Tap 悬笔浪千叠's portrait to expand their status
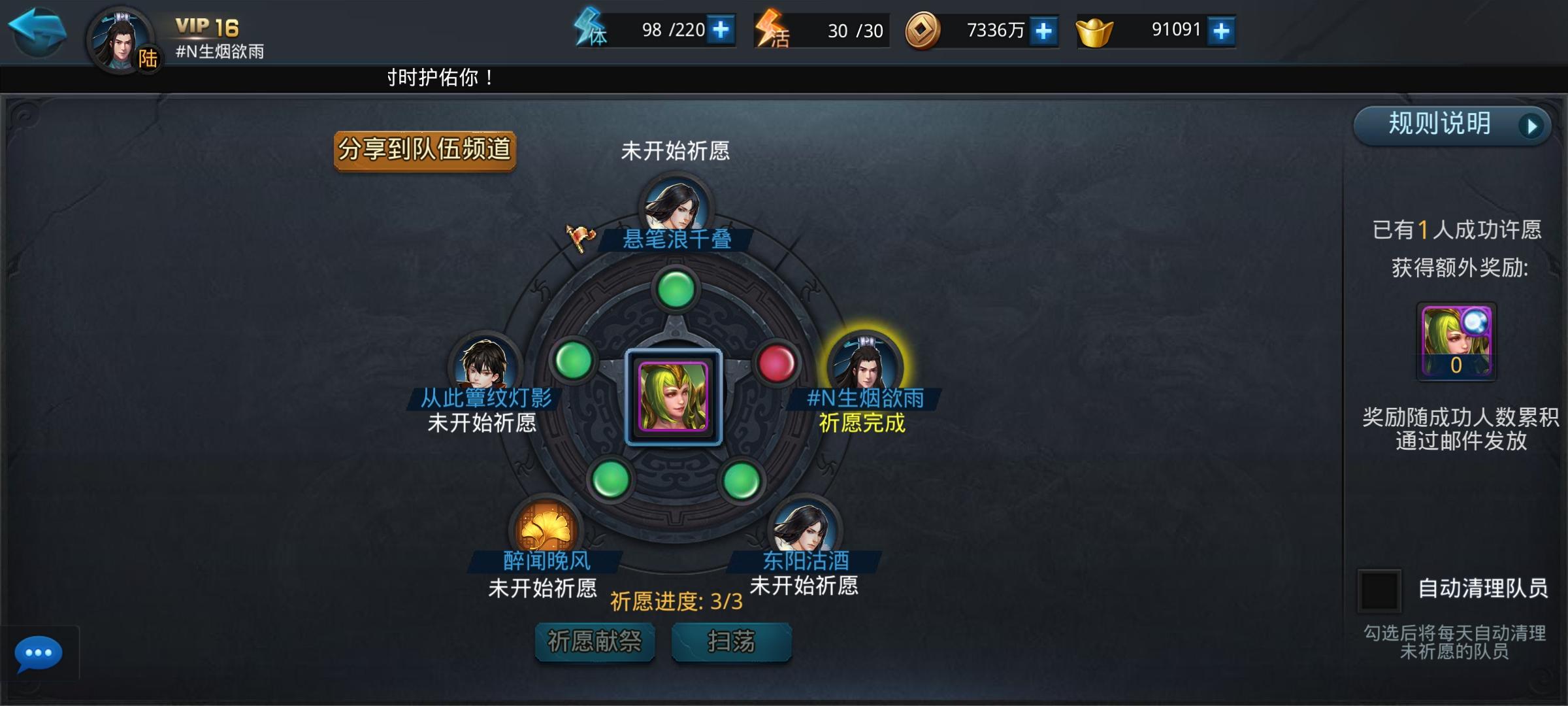This screenshot has height=706, width=1568. [x=676, y=206]
